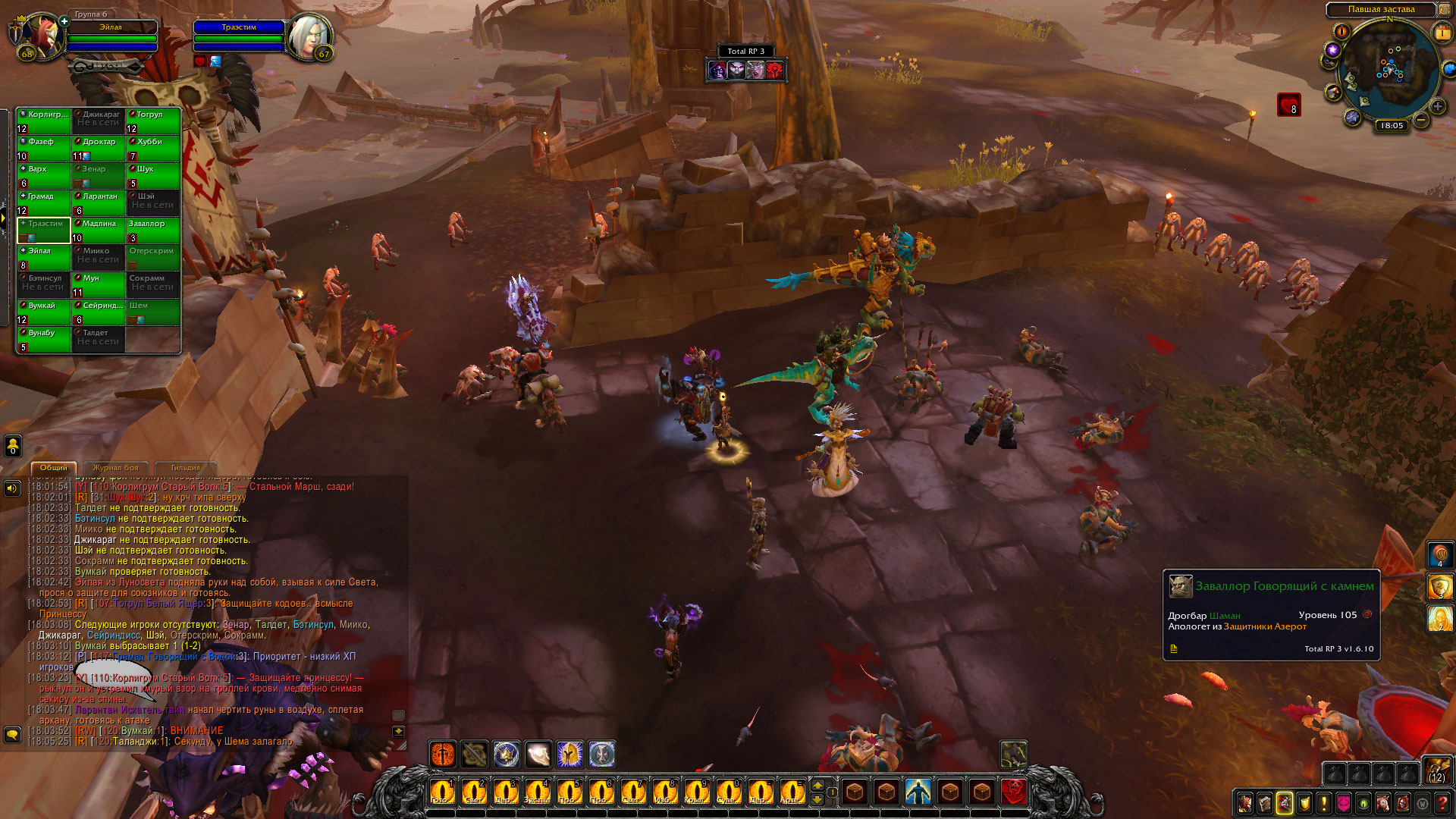The image size is (1456, 819).
Task: Open the main backpack showing (12)
Action: [x=1436, y=771]
